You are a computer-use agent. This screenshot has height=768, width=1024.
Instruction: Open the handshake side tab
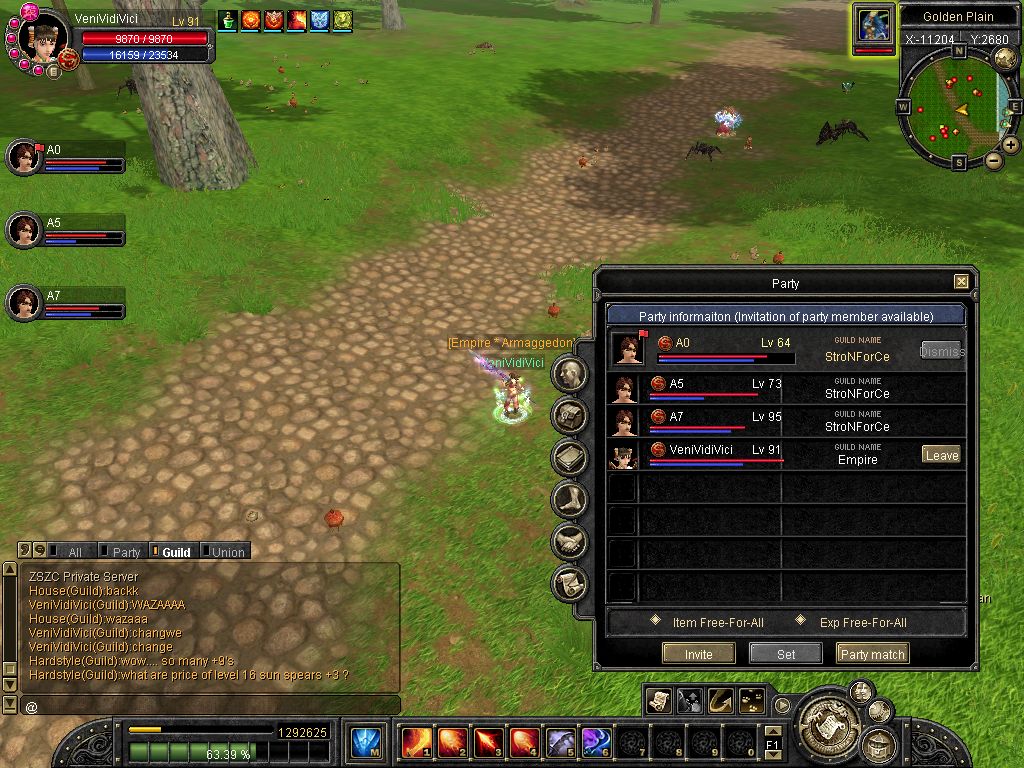(569, 541)
